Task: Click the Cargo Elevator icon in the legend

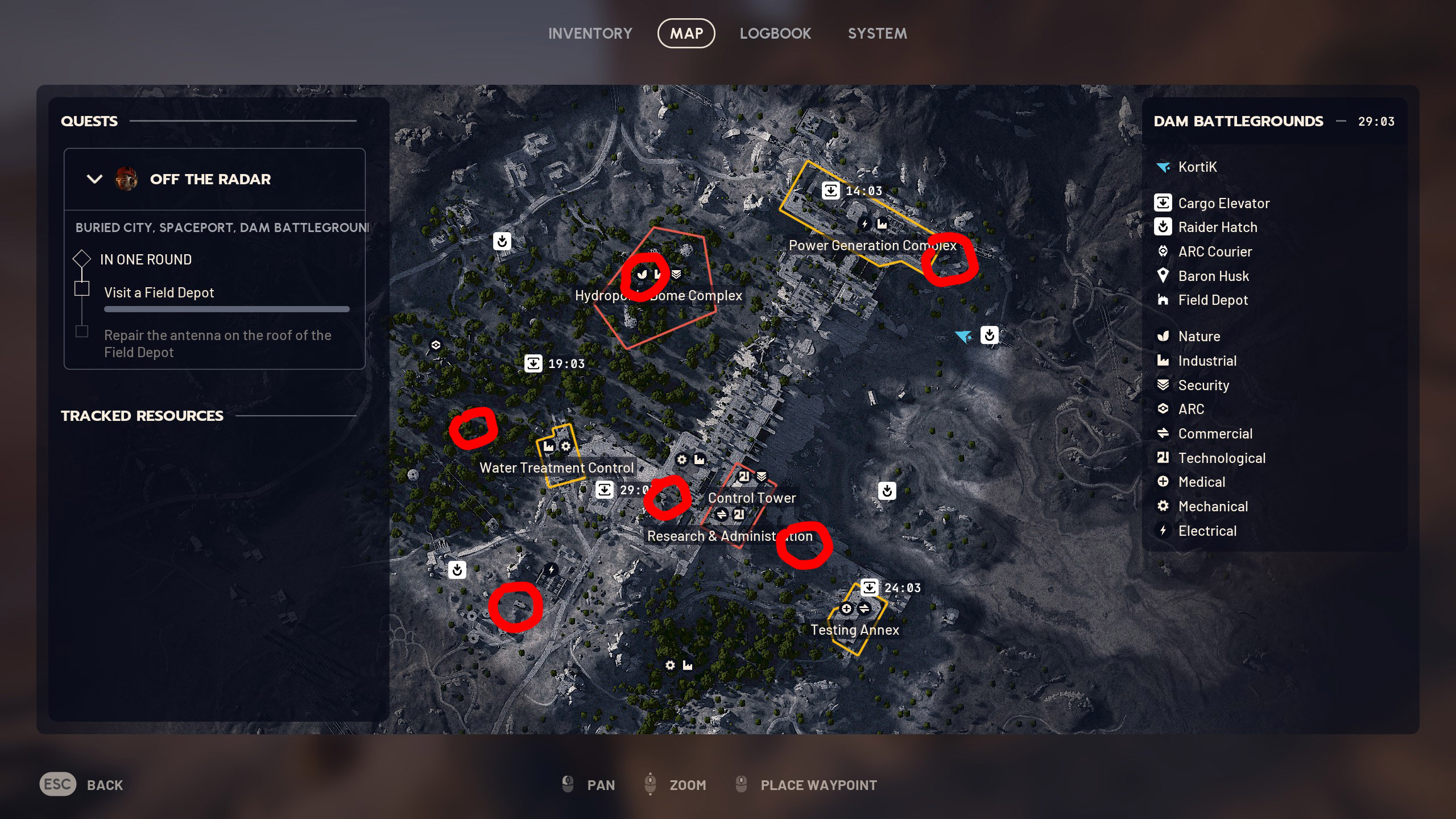Action: (1163, 202)
